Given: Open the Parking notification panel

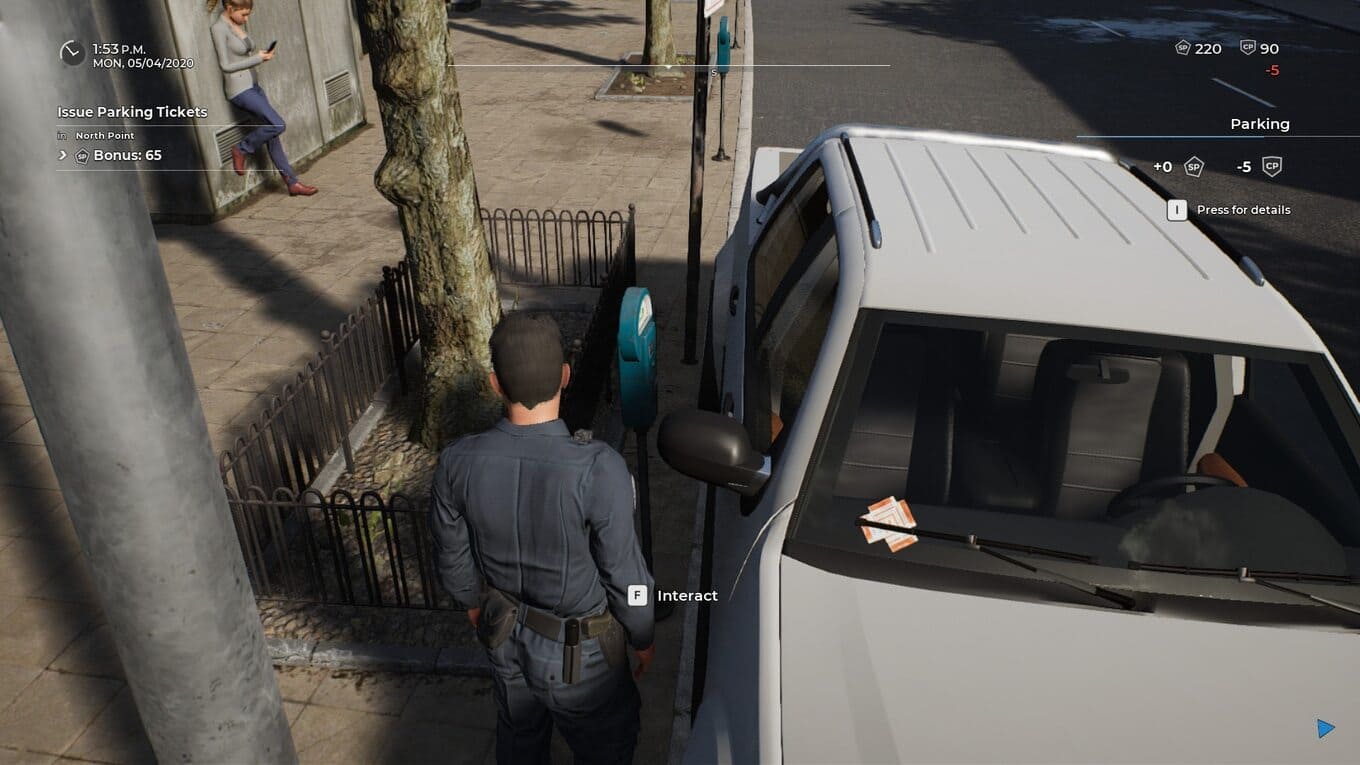Looking at the screenshot, I should tap(1259, 124).
